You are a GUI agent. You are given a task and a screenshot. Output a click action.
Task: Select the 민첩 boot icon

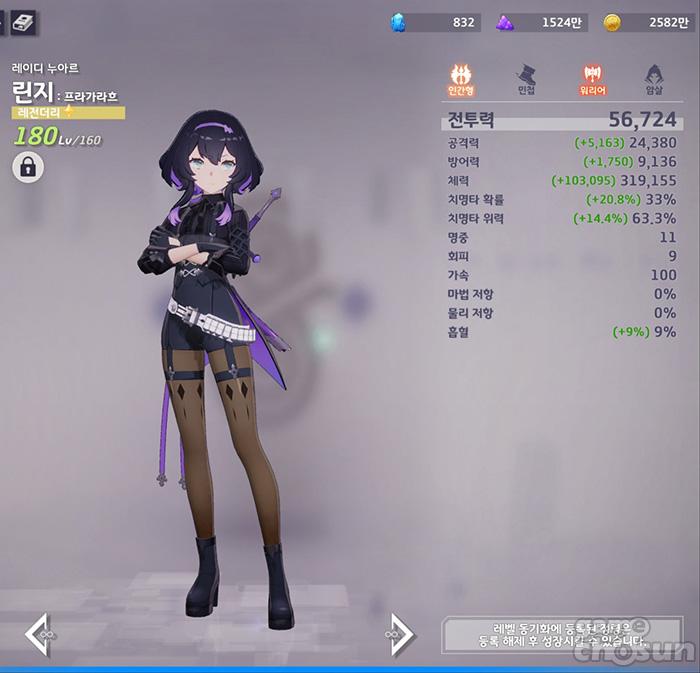point(526,77)
